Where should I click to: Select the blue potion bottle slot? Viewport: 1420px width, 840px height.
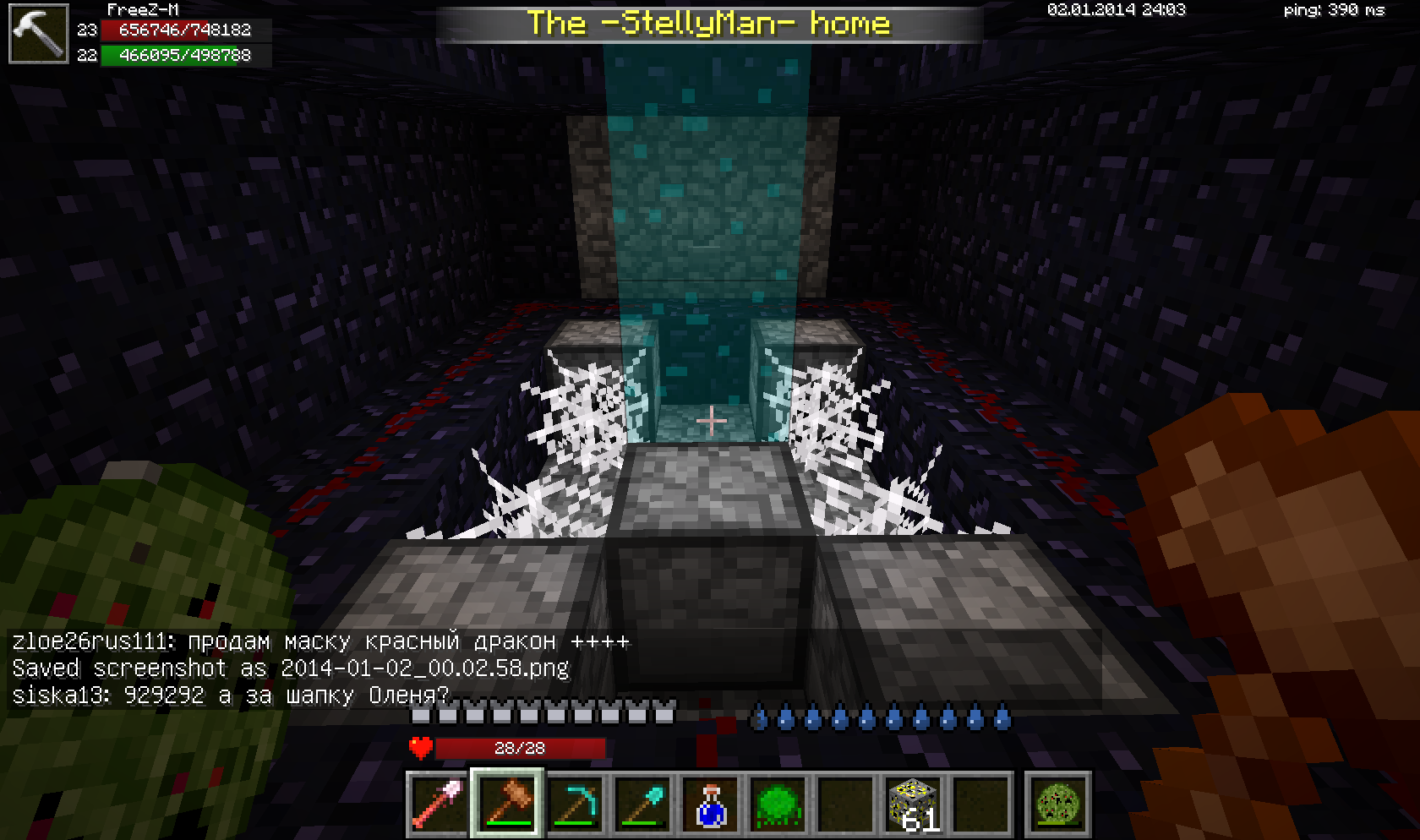tap(711, 803)
